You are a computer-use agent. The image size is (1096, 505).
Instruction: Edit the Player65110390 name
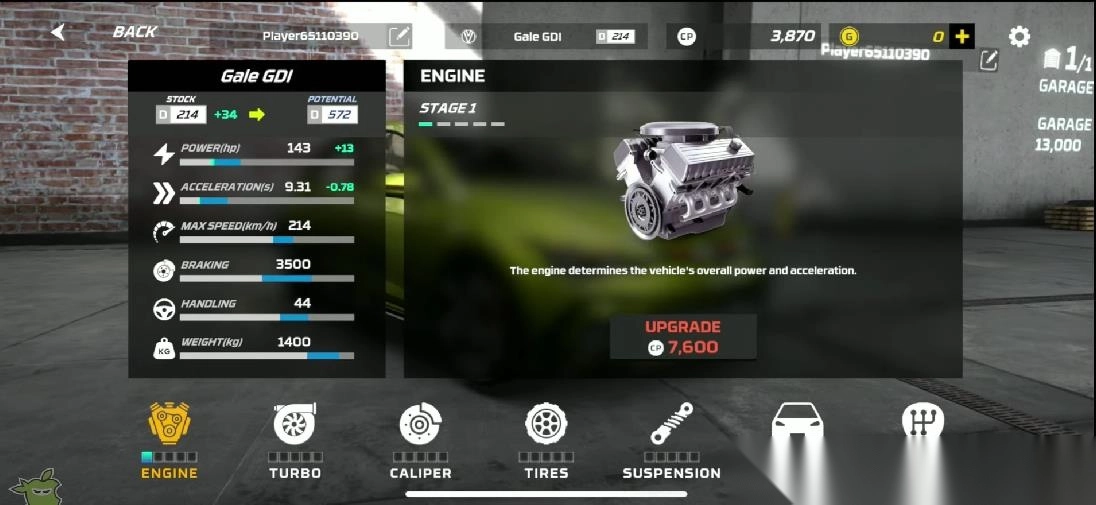399,37
